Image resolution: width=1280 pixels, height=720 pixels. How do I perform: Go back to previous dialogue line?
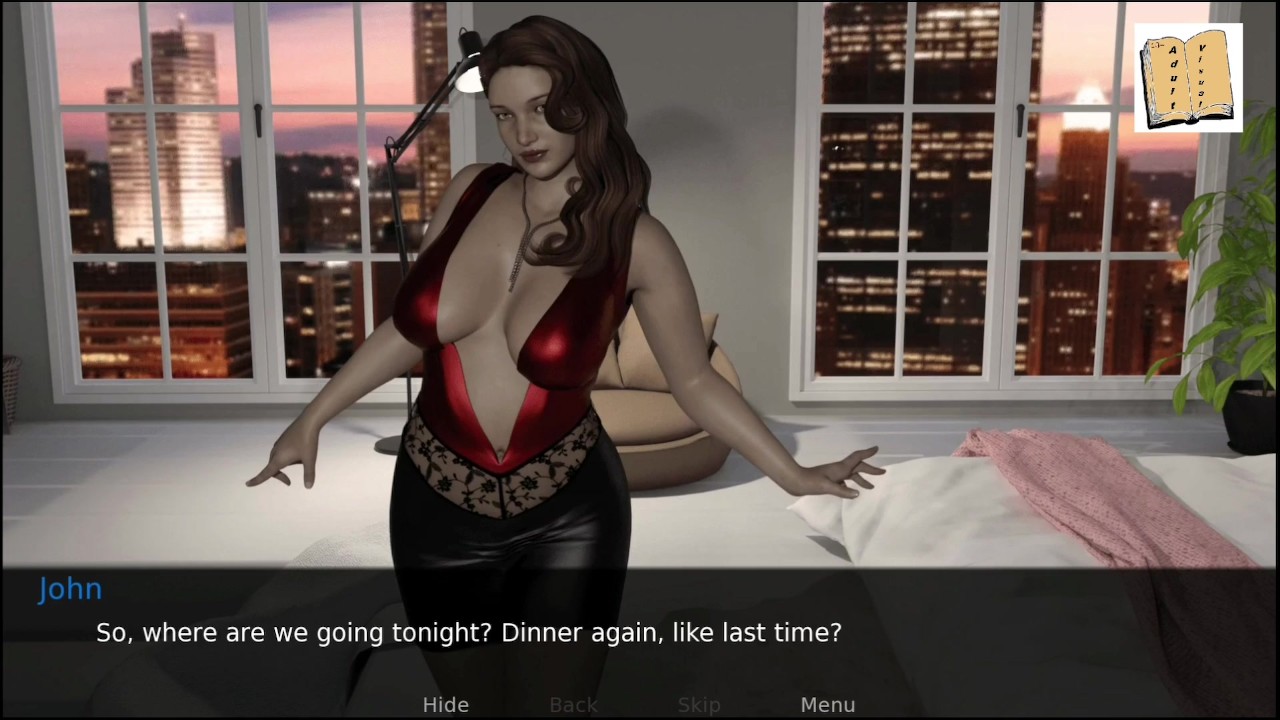tap(573, 705)
